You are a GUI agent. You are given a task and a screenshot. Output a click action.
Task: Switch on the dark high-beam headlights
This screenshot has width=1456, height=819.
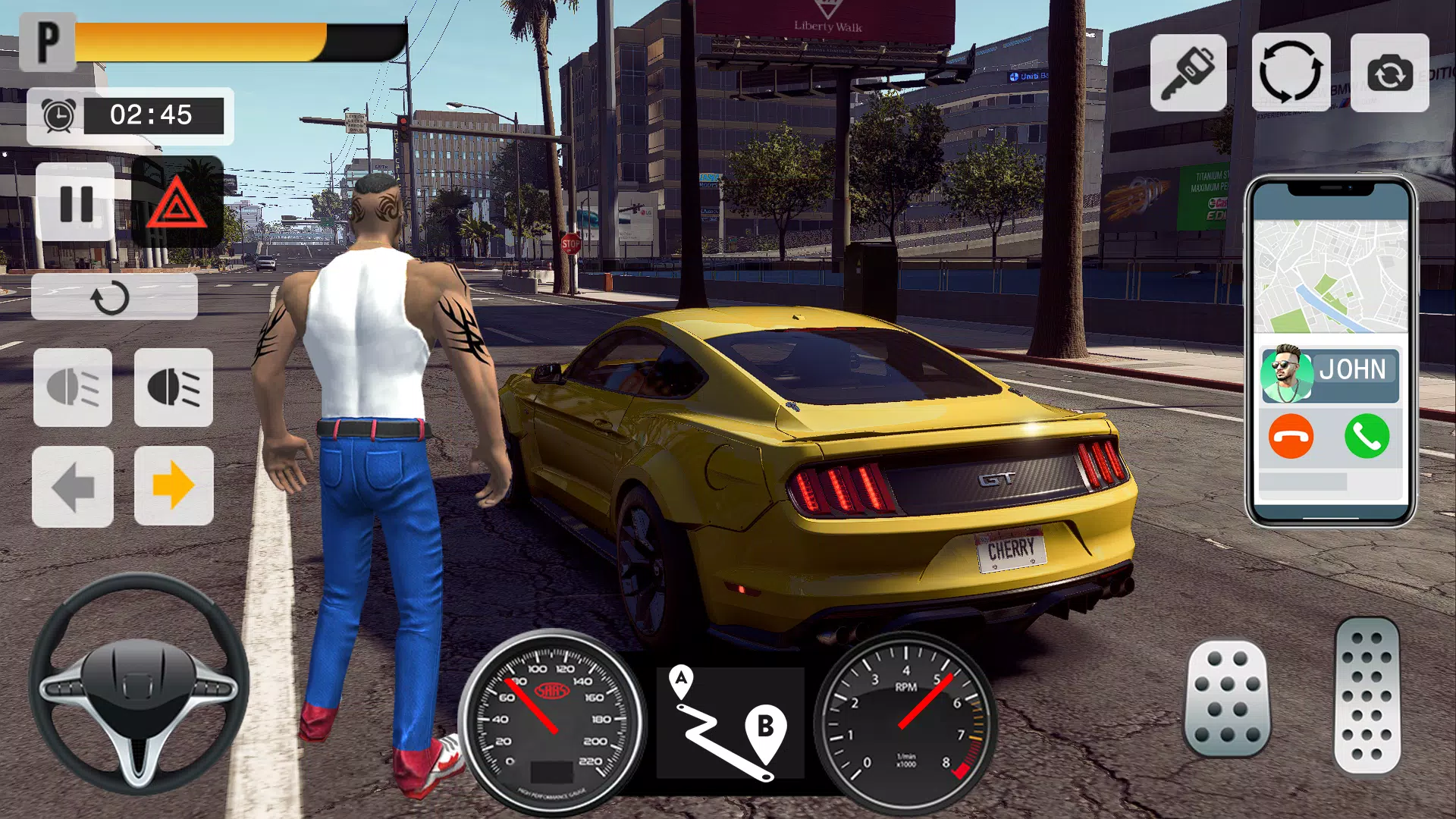pyautogui.click(x=174, y=388)
